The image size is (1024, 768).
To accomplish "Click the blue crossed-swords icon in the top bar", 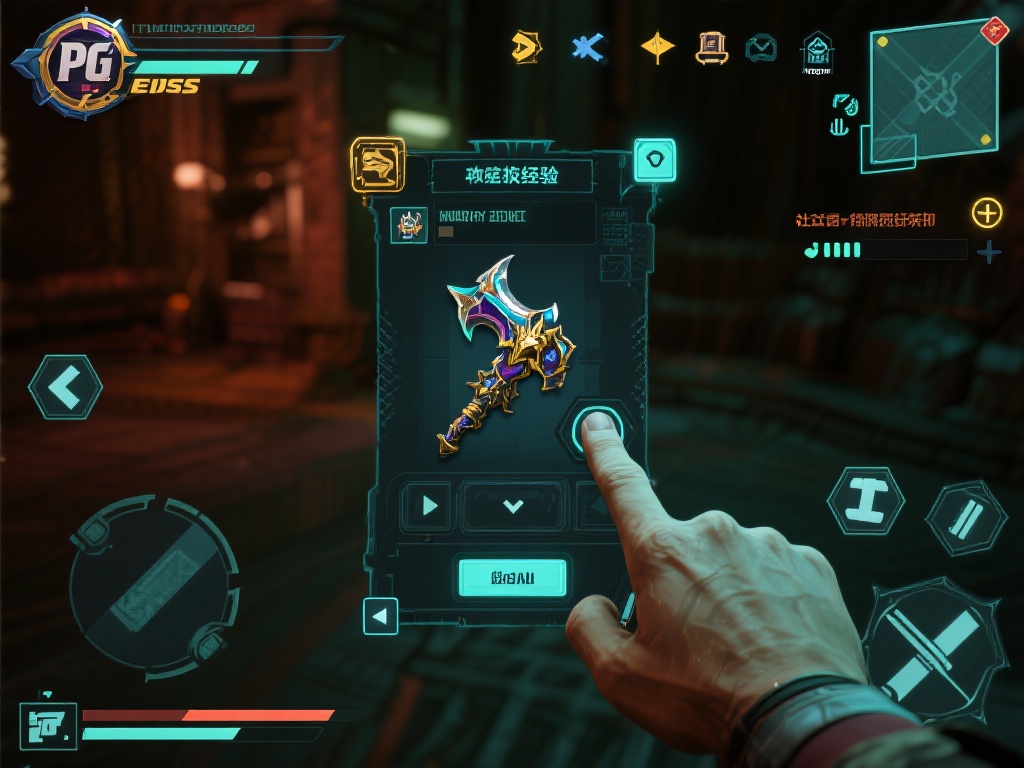I will tap(589, 47).
